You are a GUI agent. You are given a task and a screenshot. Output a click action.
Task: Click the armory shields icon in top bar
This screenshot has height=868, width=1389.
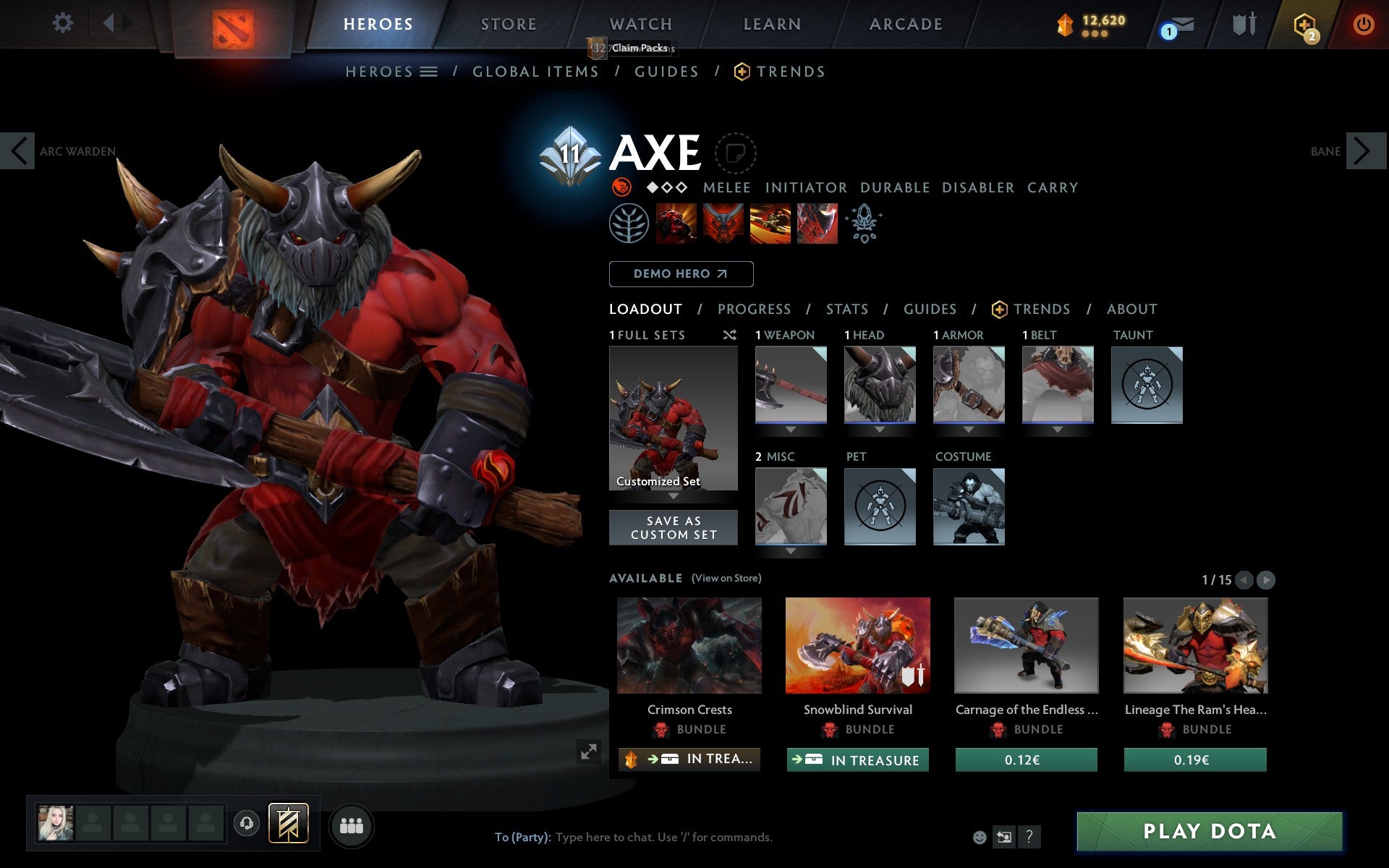(x=1243, y=24)
